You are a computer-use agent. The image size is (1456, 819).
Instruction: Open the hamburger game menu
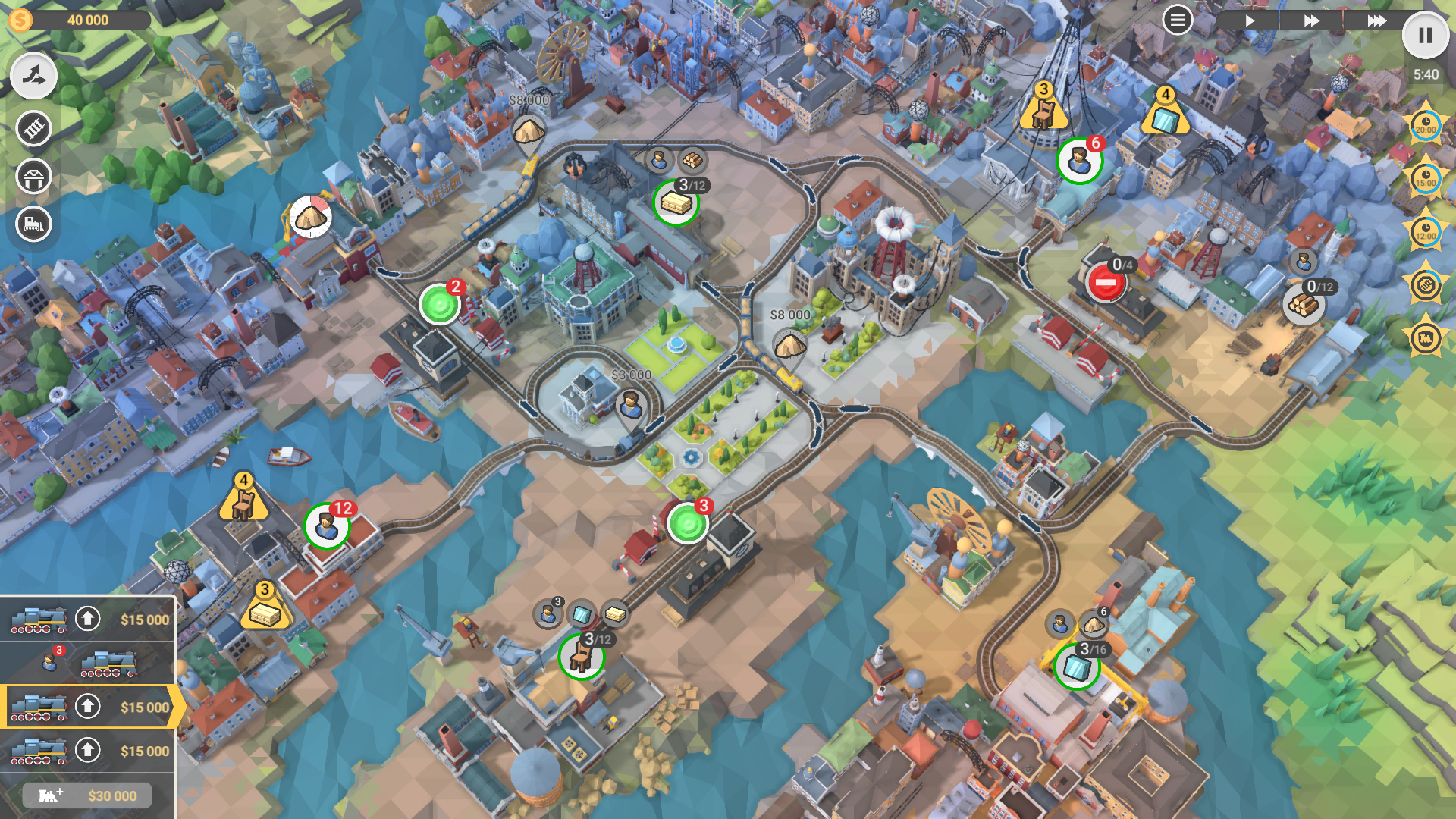coord(1177,20)
